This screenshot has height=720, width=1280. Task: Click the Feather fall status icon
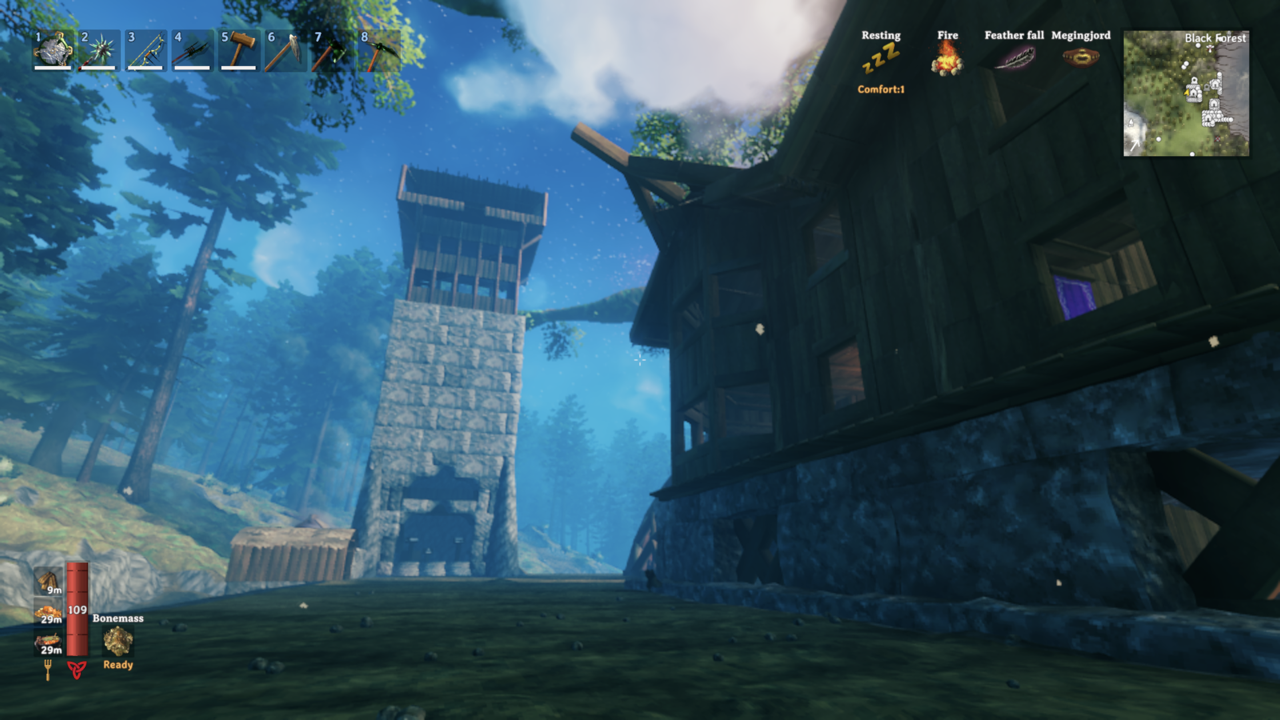point(1014,57)
